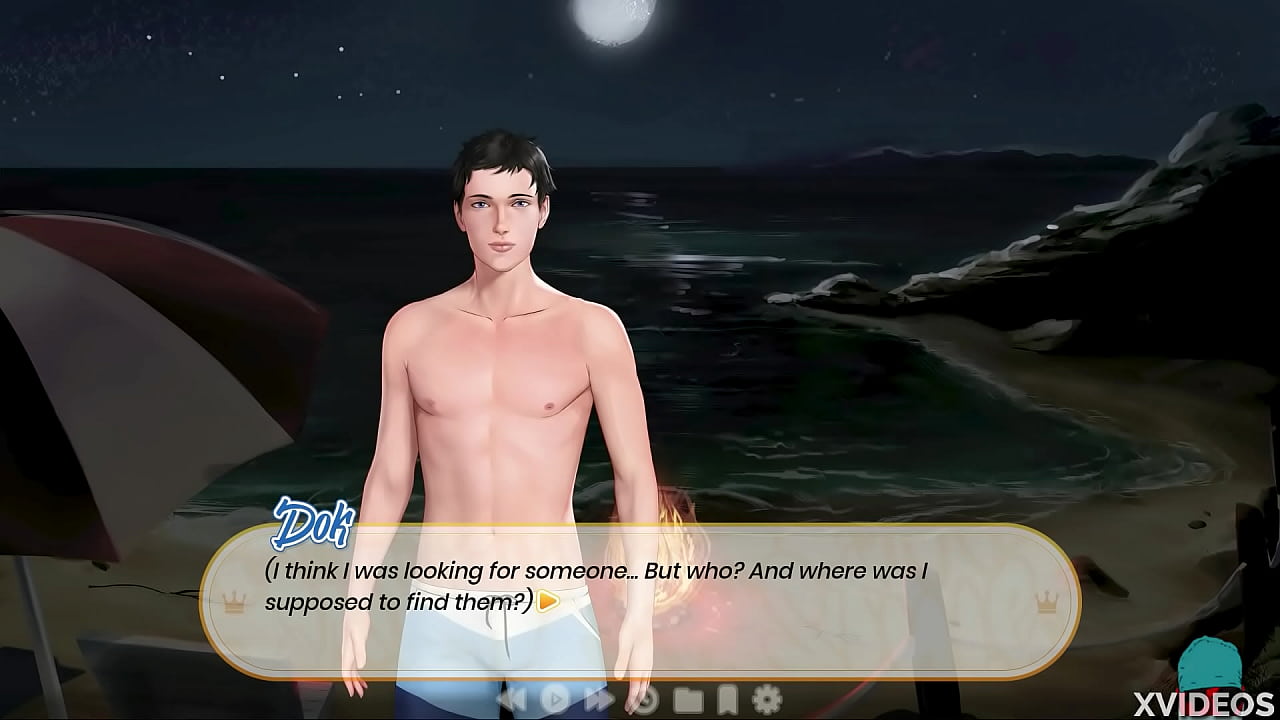1280x720 pixels.
Task: Click the left crown emblem on the dialogue box
Action: coord(233,603)
